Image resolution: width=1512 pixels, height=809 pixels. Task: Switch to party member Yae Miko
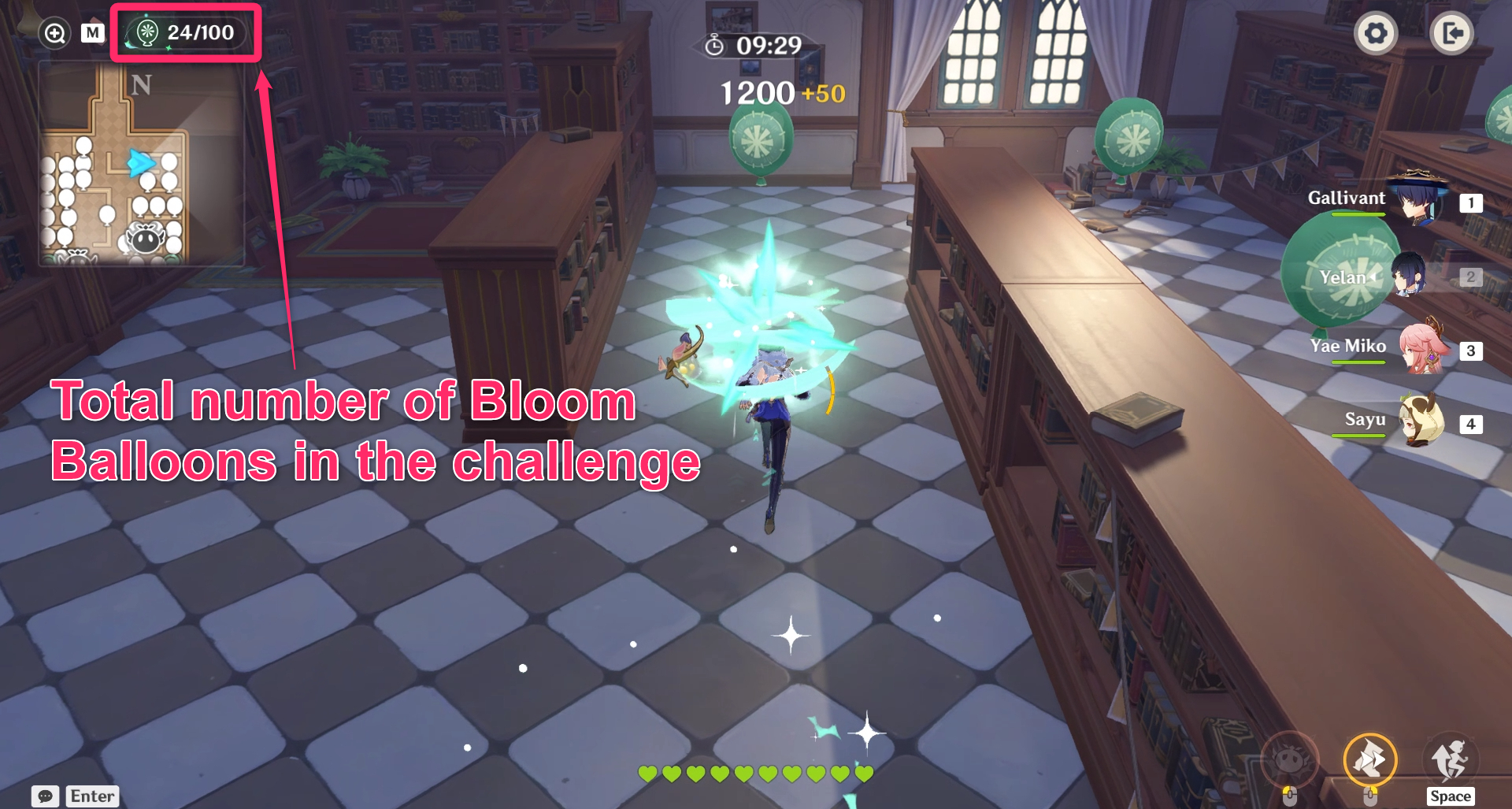[1422, 348]
